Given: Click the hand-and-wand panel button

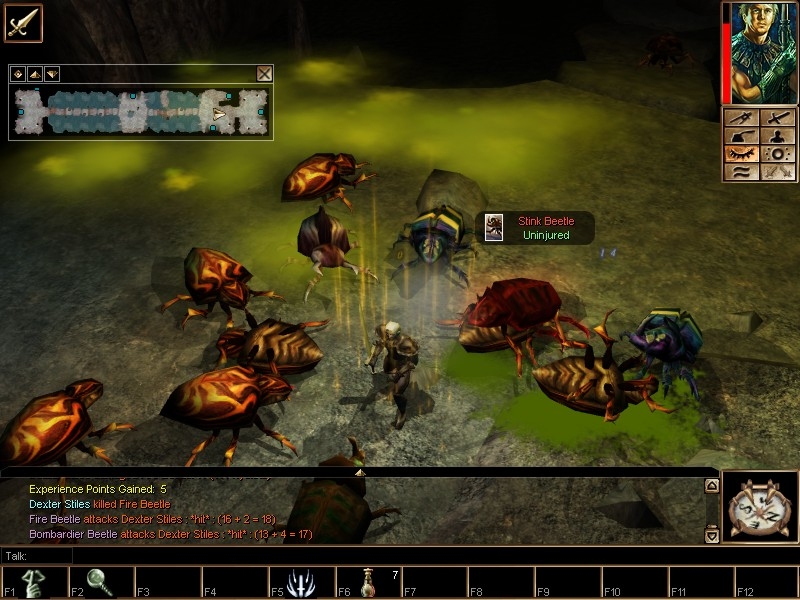Looking at the screenshot, I should coord(743,136).
